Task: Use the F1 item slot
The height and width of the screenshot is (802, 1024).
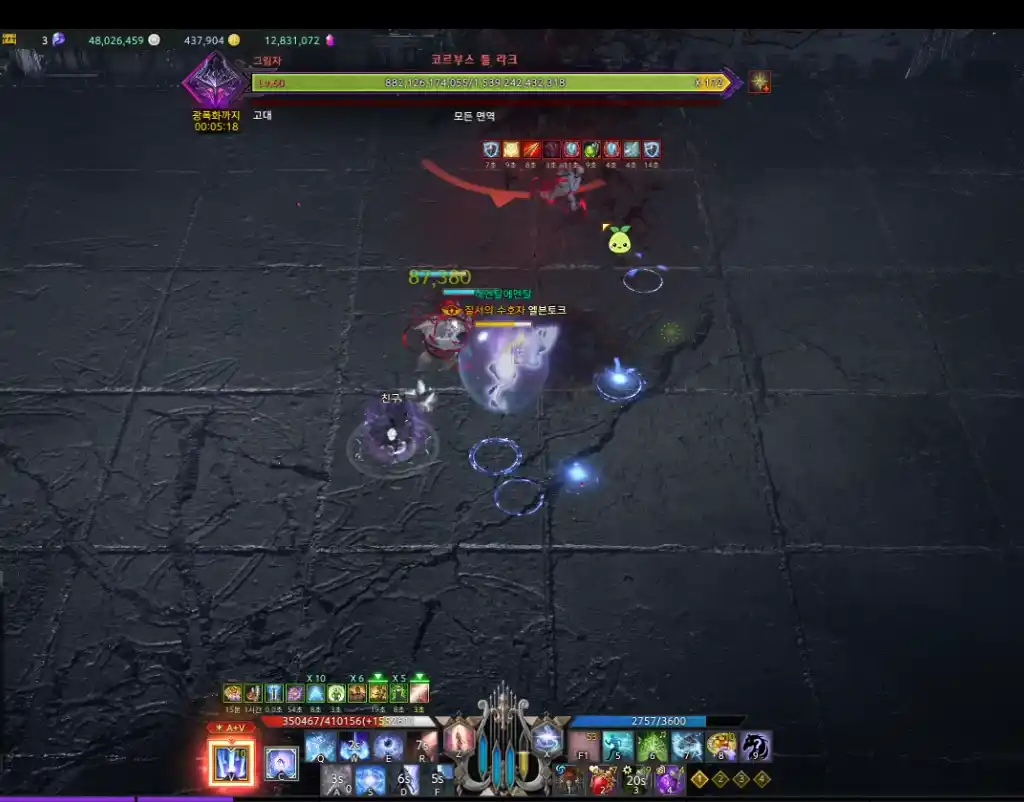Action: (x=584, y=746)
